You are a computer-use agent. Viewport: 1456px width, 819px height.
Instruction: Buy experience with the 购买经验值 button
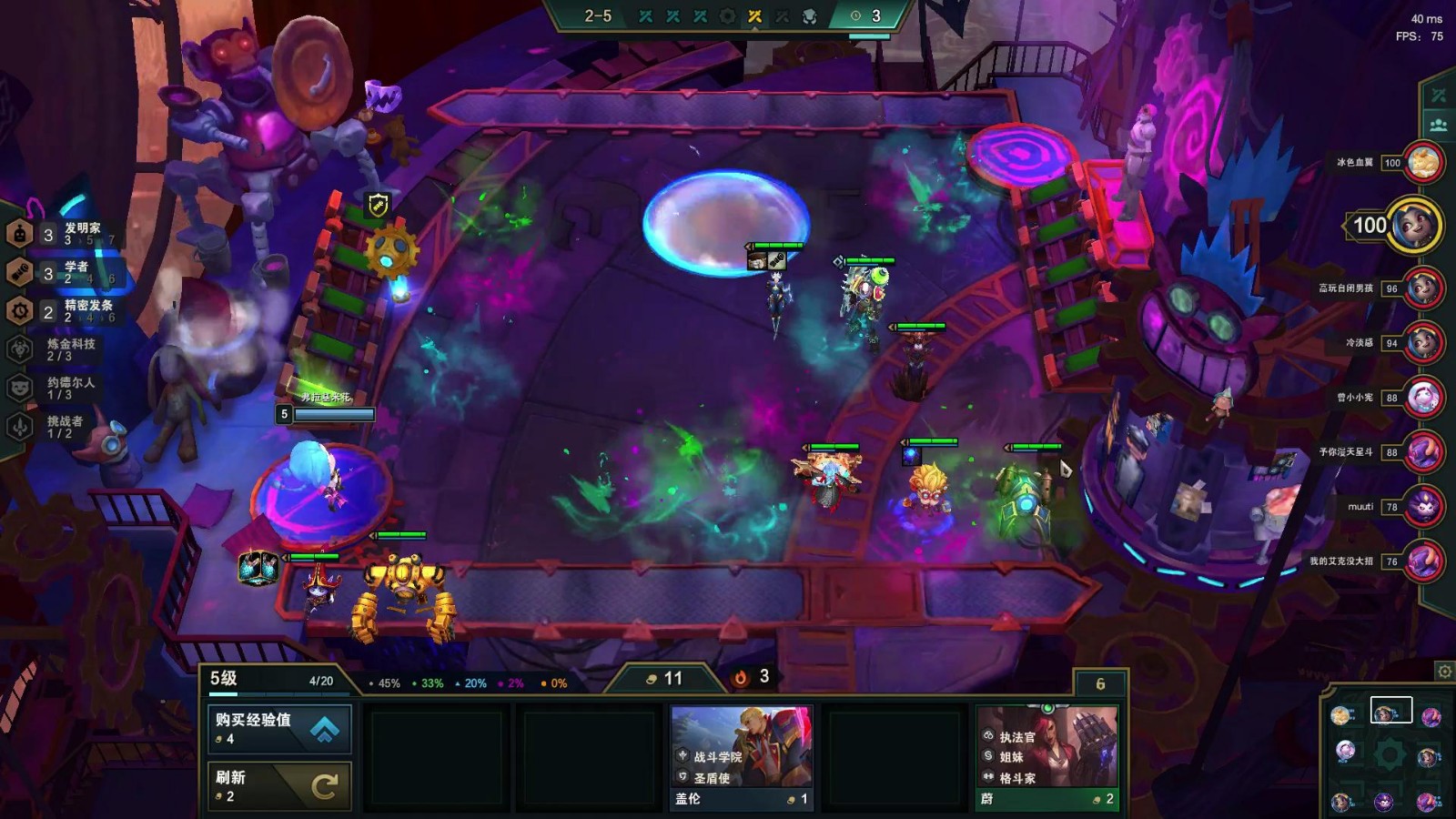click(x=279, y=728)
